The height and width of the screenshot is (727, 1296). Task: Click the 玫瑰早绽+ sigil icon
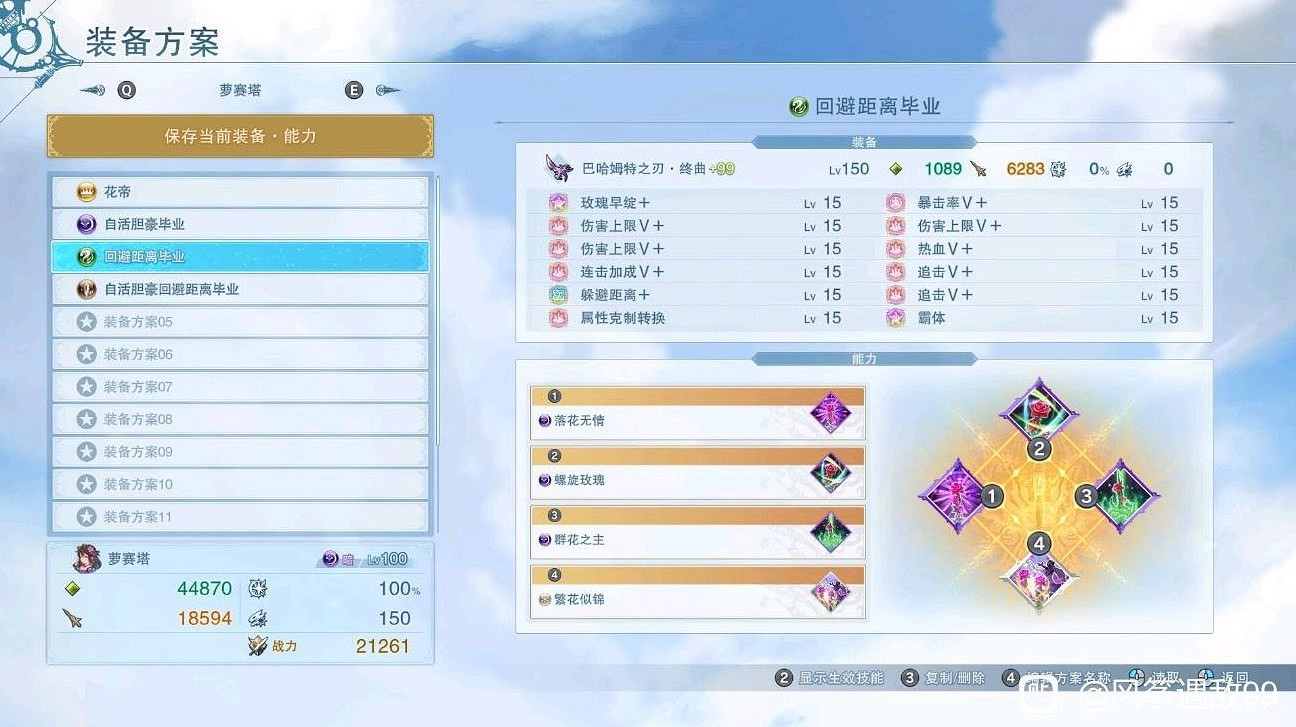pos(557,202)
